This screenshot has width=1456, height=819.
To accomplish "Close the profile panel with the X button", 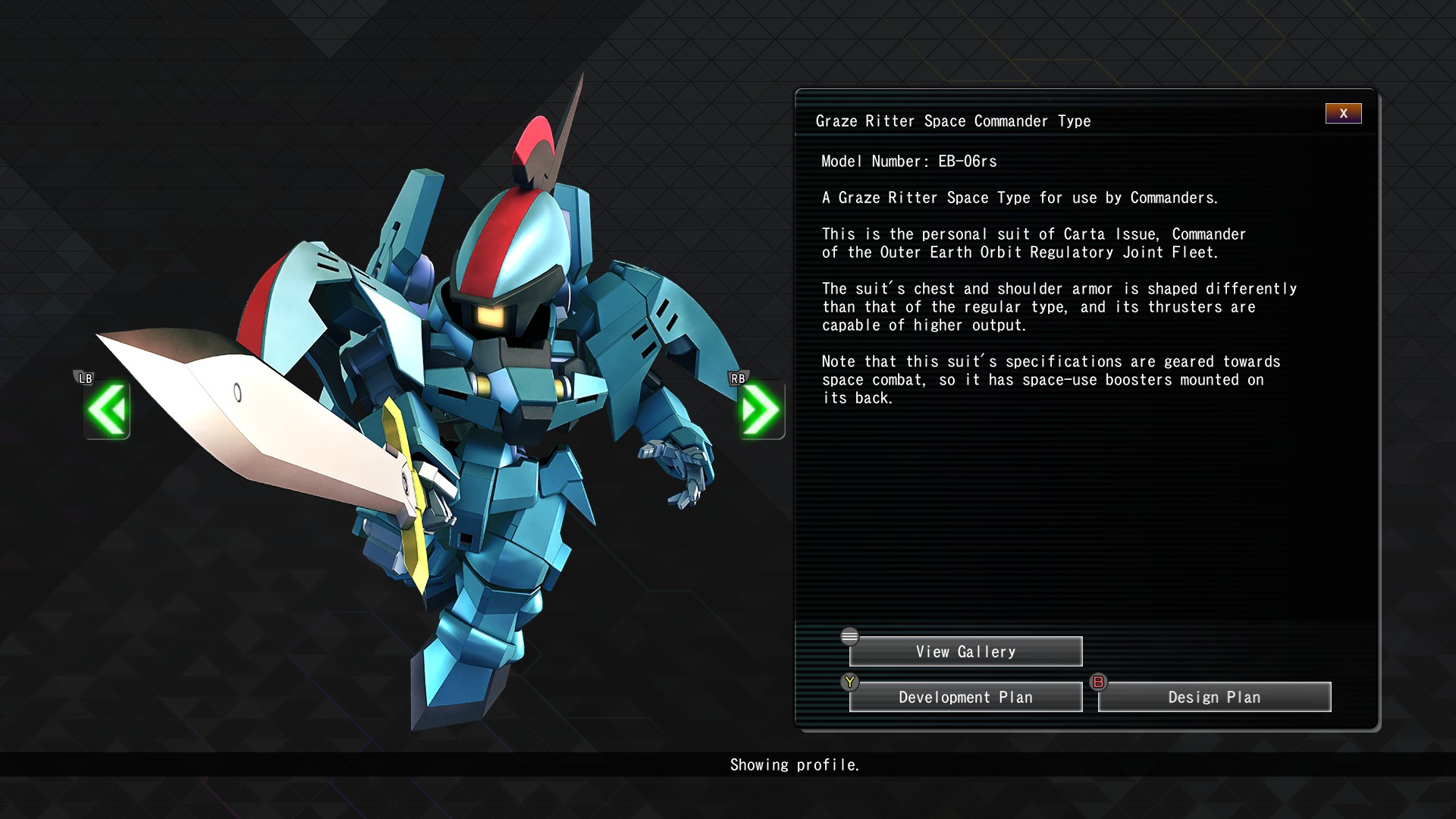I will click(1343, 114).
